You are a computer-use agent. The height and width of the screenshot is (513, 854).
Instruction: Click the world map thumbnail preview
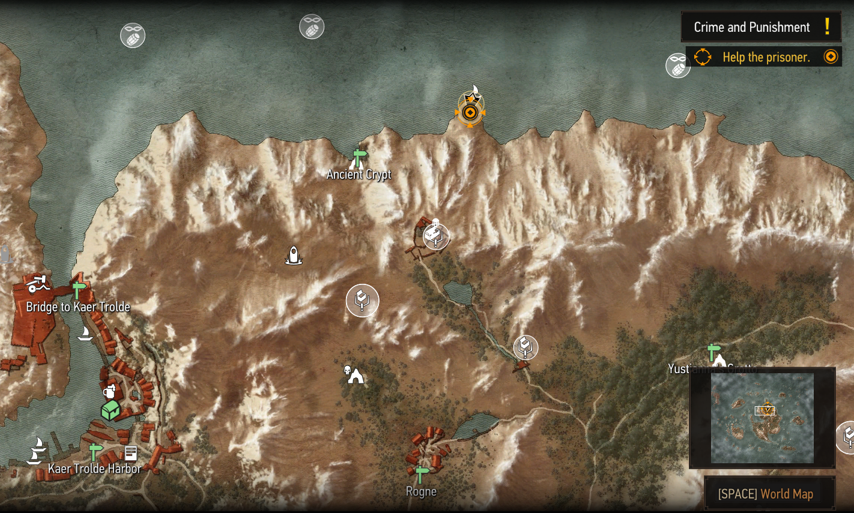(x=762, y=418)
